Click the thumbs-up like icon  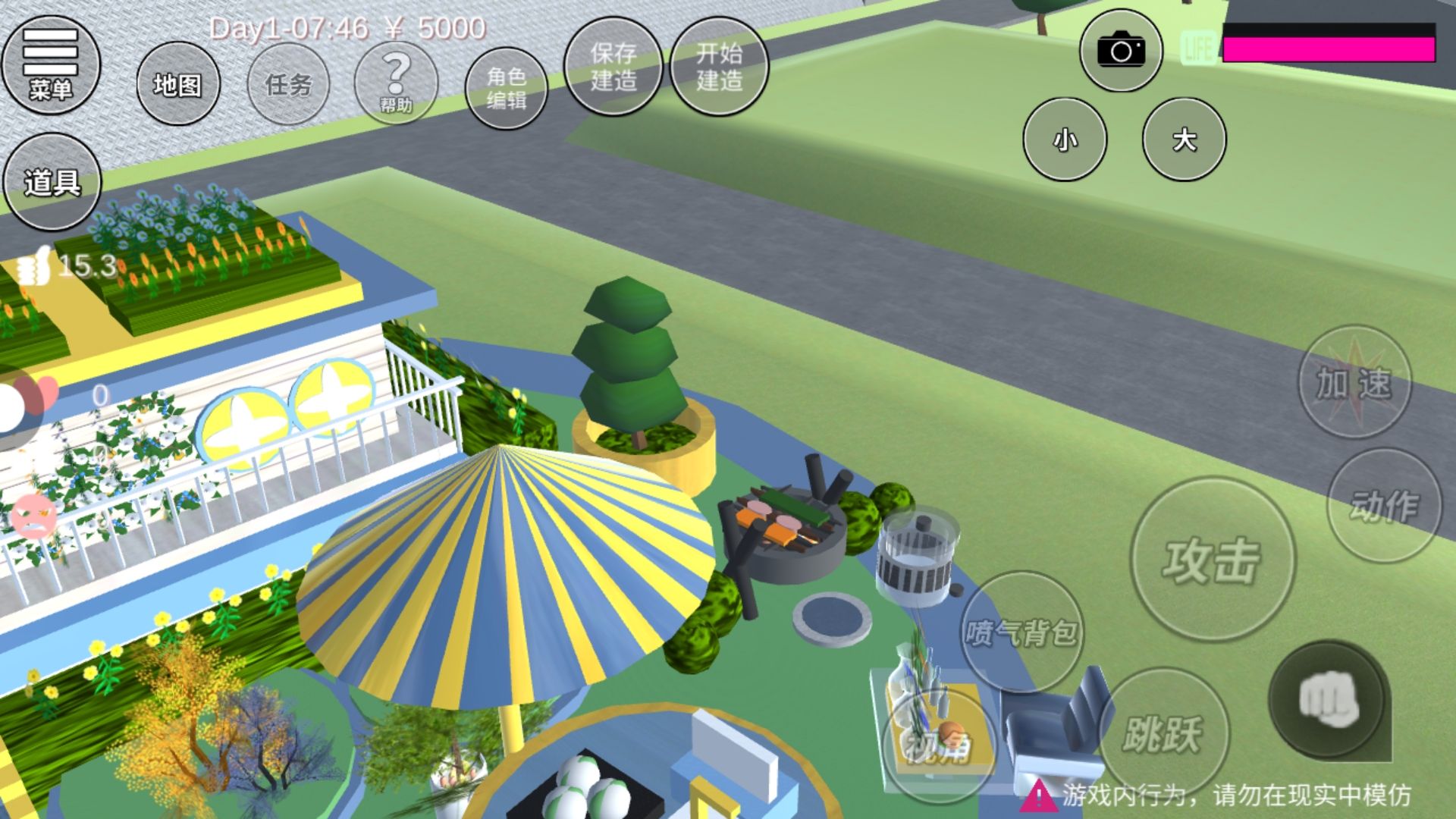coord(32,267)
